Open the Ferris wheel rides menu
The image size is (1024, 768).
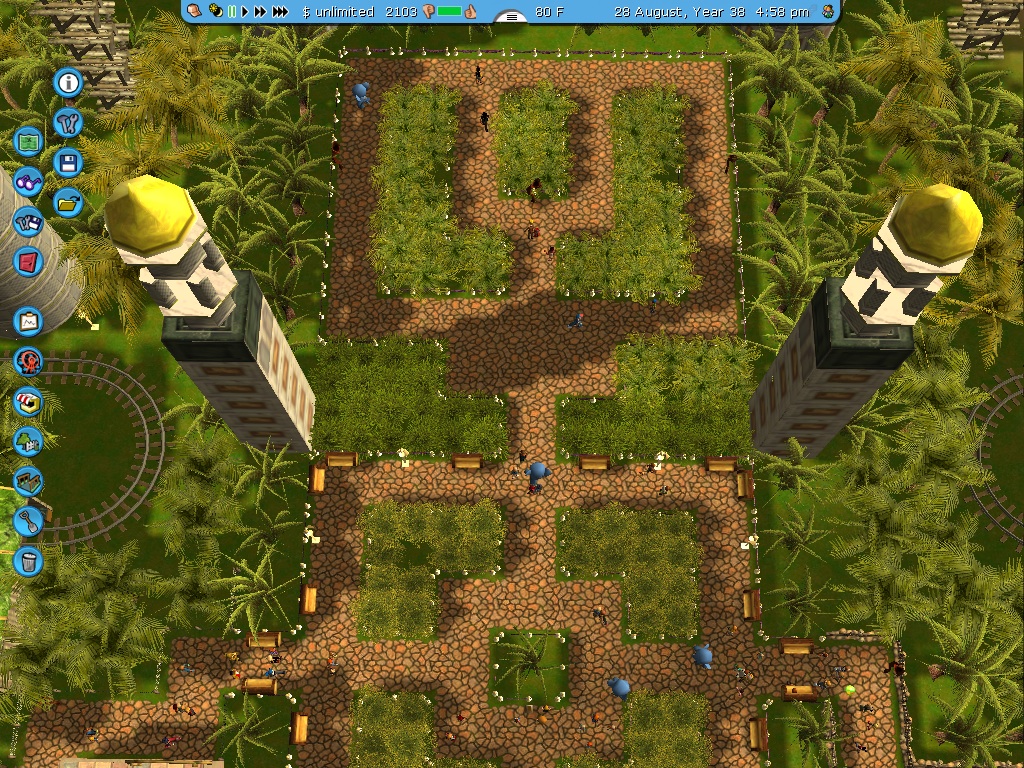(29, 361)
